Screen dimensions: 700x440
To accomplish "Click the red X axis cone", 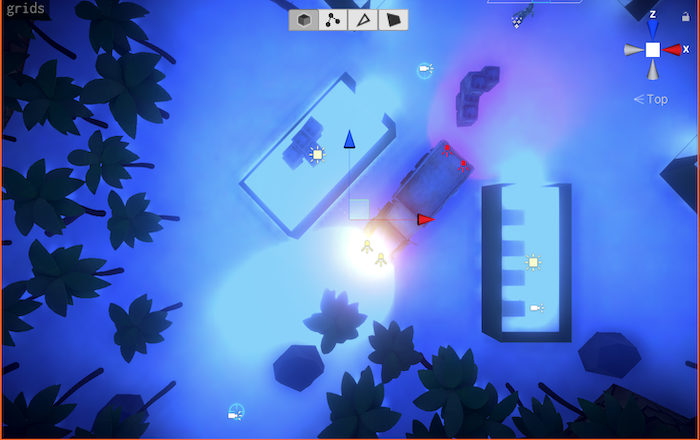I will [673, 50].
